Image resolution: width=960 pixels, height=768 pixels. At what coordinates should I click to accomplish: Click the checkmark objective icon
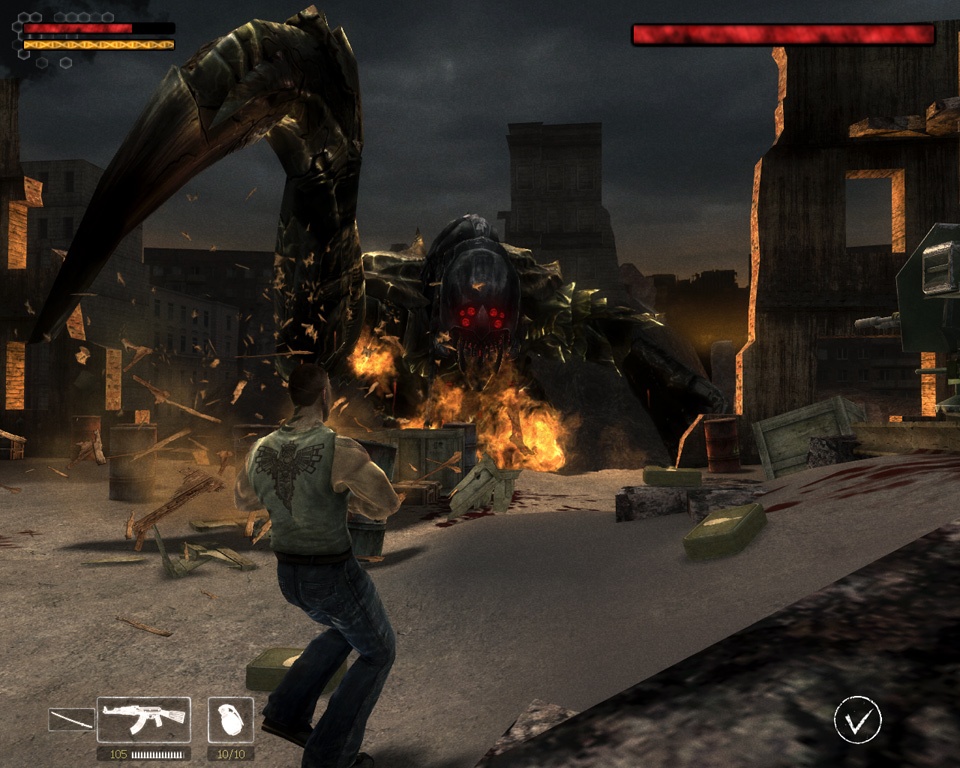tap(858, 719)
